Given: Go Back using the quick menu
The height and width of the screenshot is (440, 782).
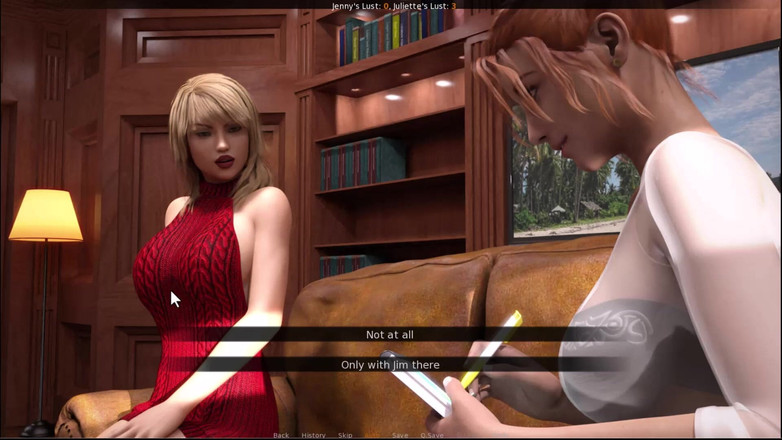Looking at the screenshot, I should click(x=281, y=435).
